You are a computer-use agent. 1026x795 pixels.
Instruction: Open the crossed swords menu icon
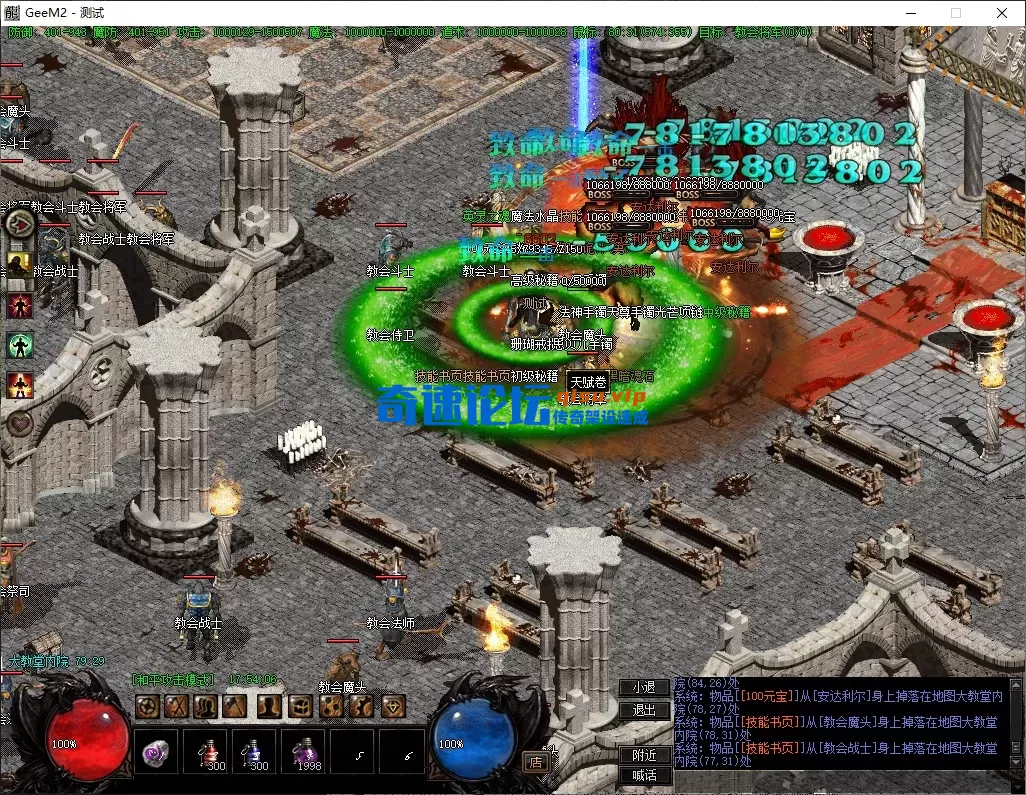(178, 706)
